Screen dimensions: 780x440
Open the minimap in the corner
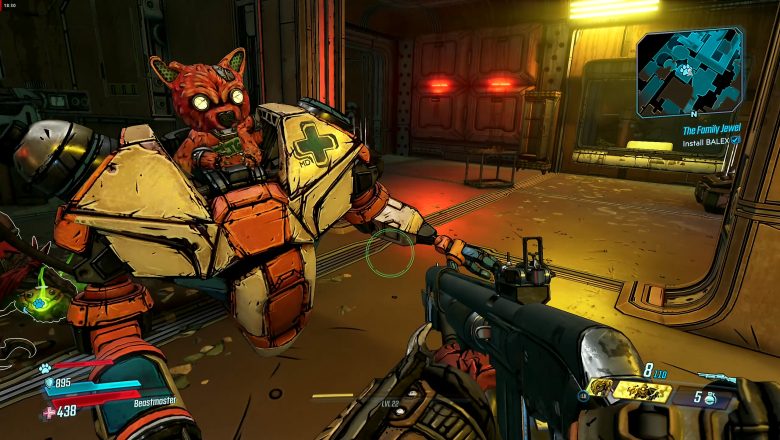pyautogui.click(x=689, y=71)
